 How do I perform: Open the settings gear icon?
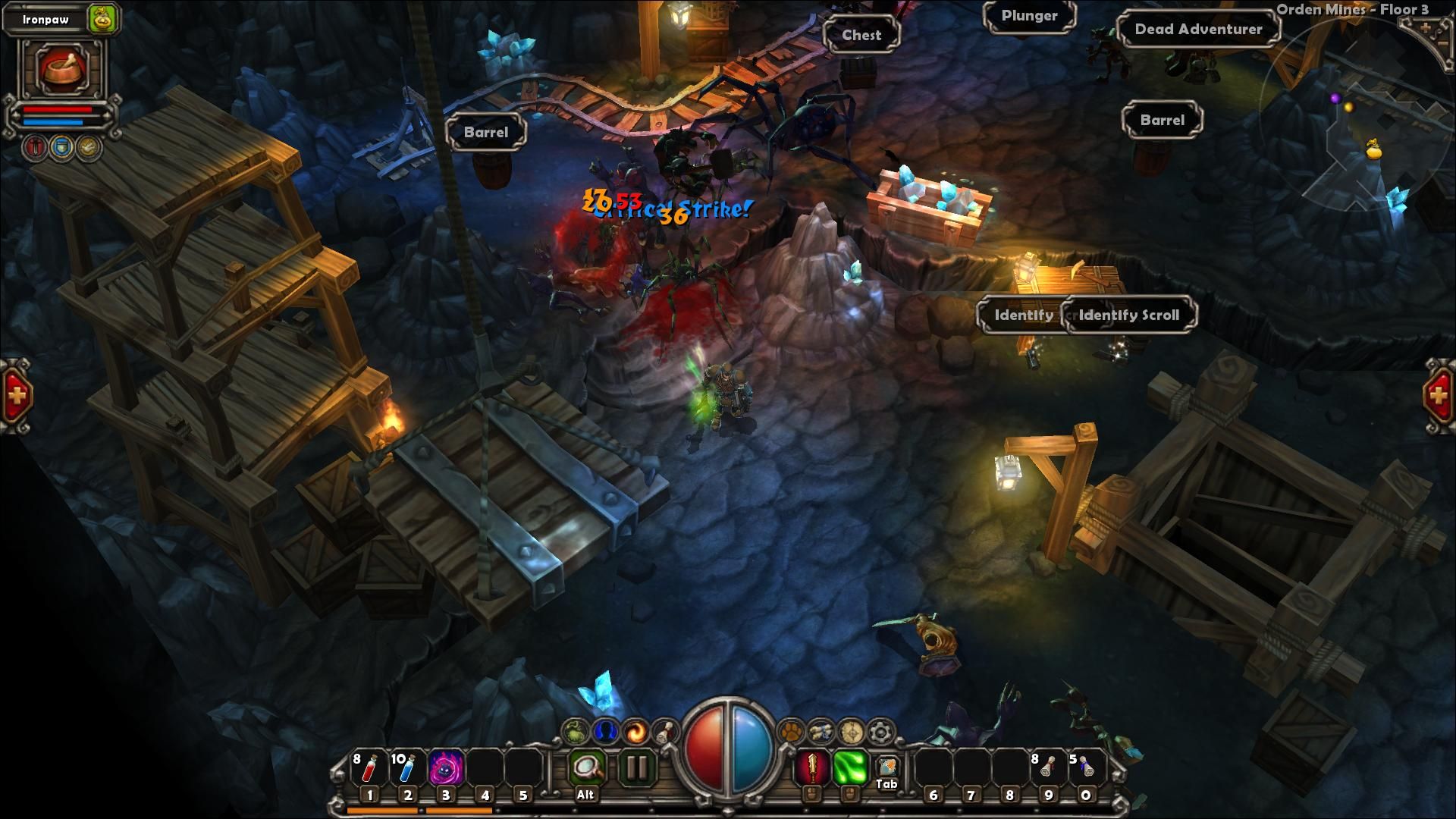pos(880,732)
